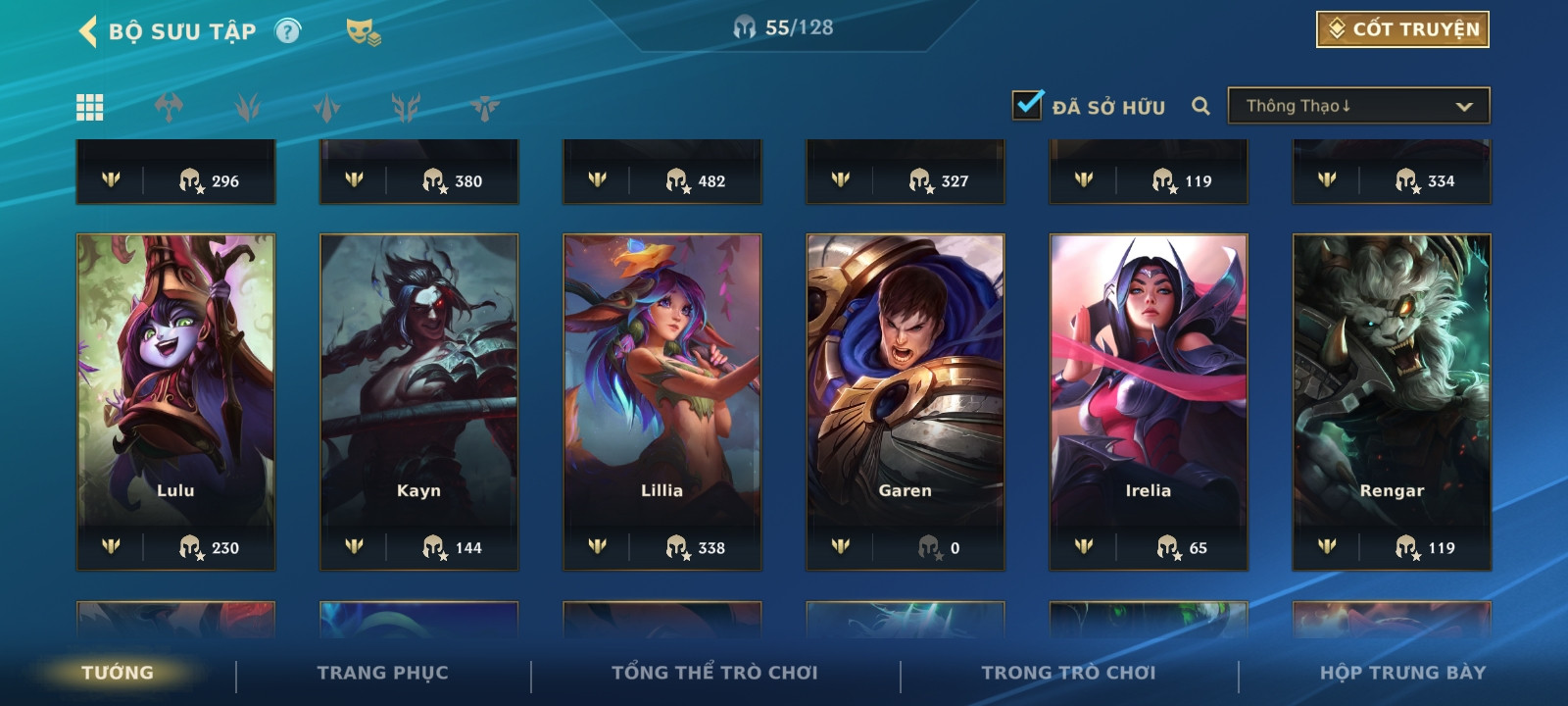Show all champions with the grid filter
The width and height of the screenshot is (1568, 706).
pos(90,107)
